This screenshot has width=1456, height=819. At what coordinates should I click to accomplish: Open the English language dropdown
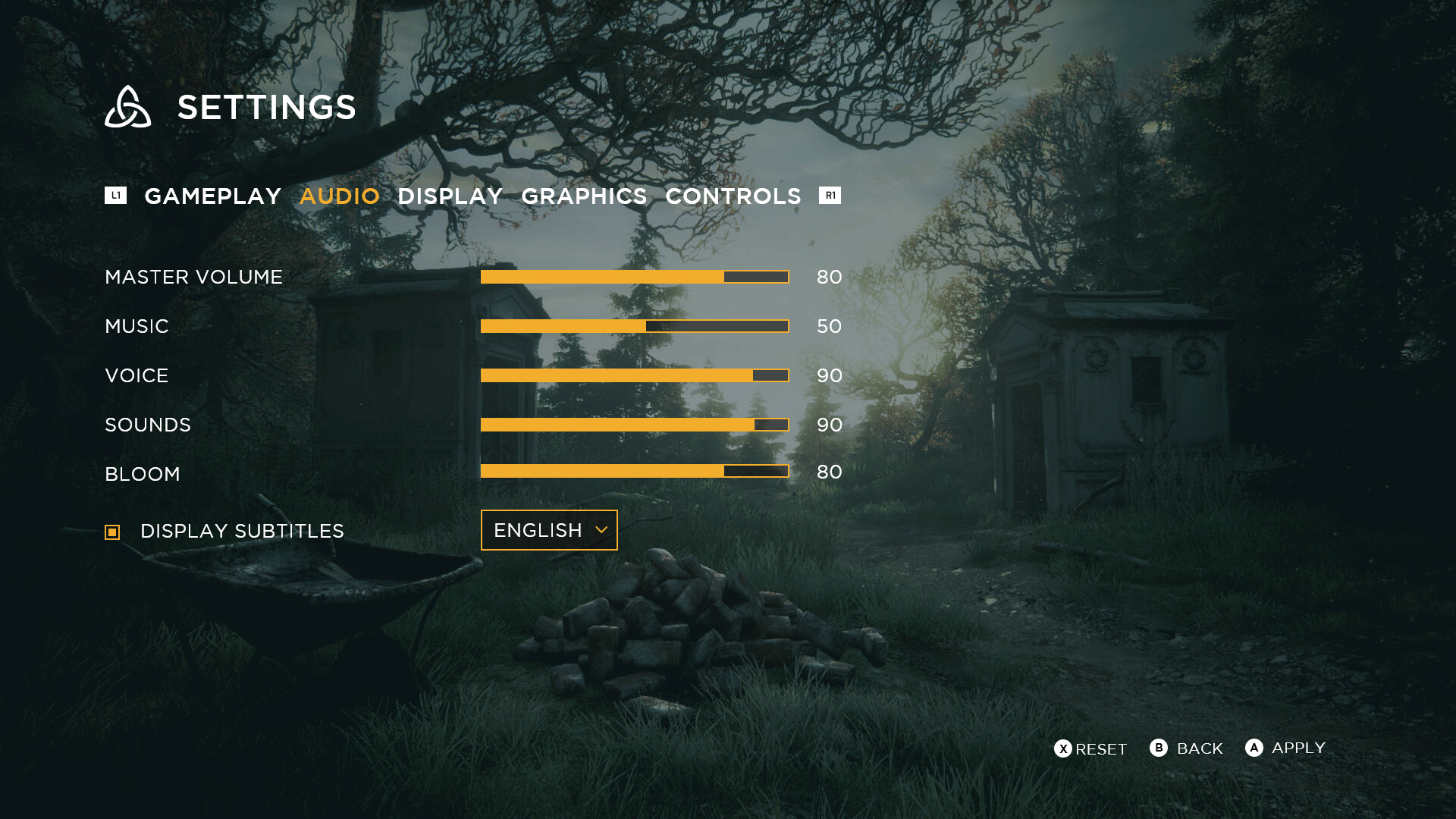[549, 530]
